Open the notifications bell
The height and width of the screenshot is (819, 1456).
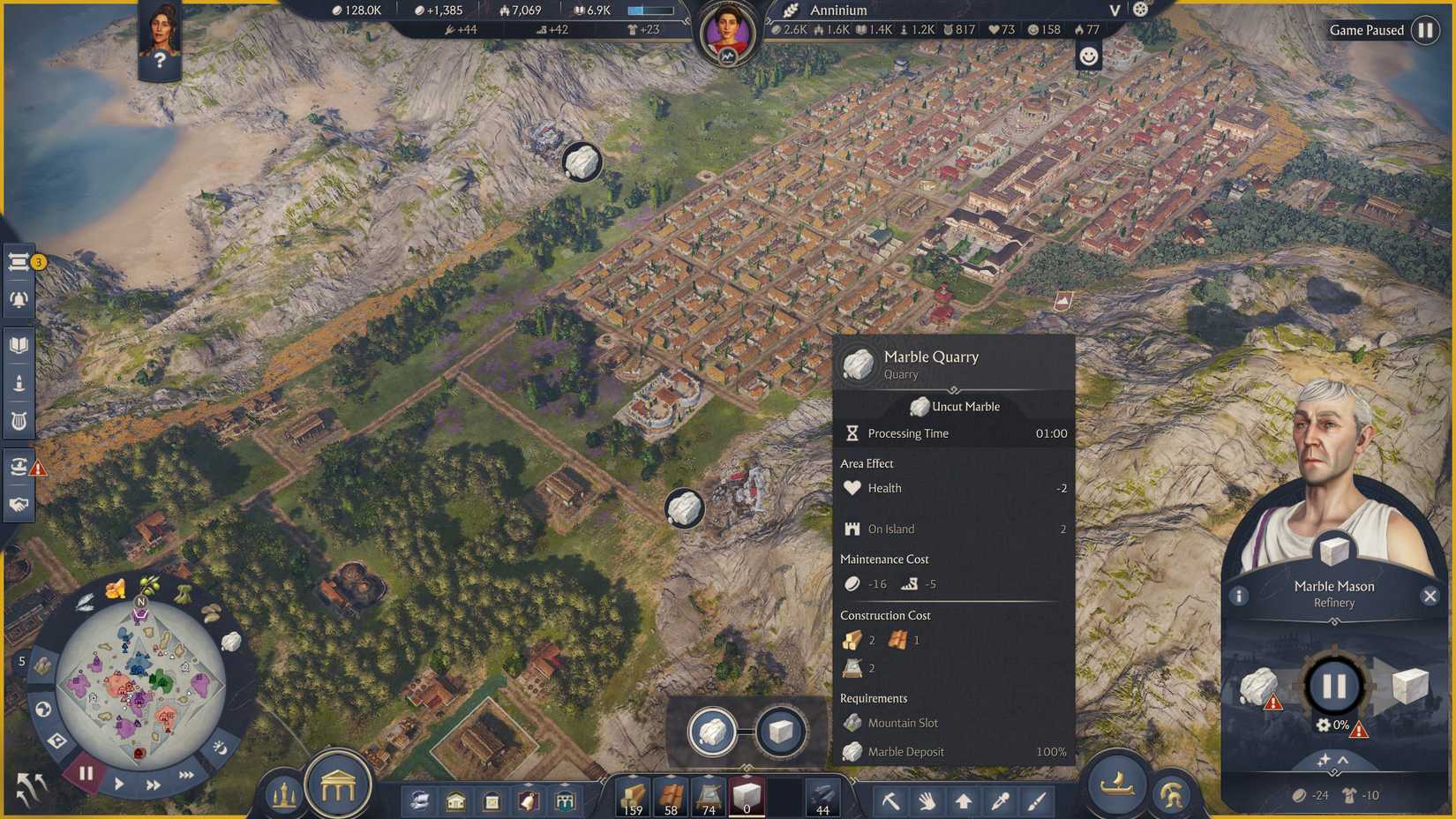pyautogui.click(x=19, y=298)
